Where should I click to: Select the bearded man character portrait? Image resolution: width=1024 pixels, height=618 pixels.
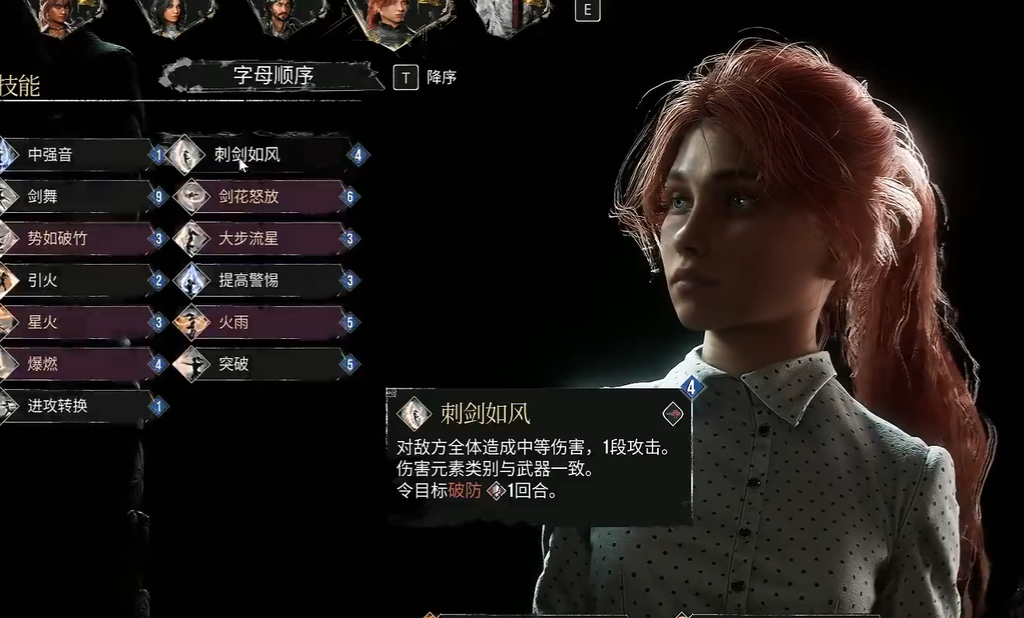(x=282, y=17)
